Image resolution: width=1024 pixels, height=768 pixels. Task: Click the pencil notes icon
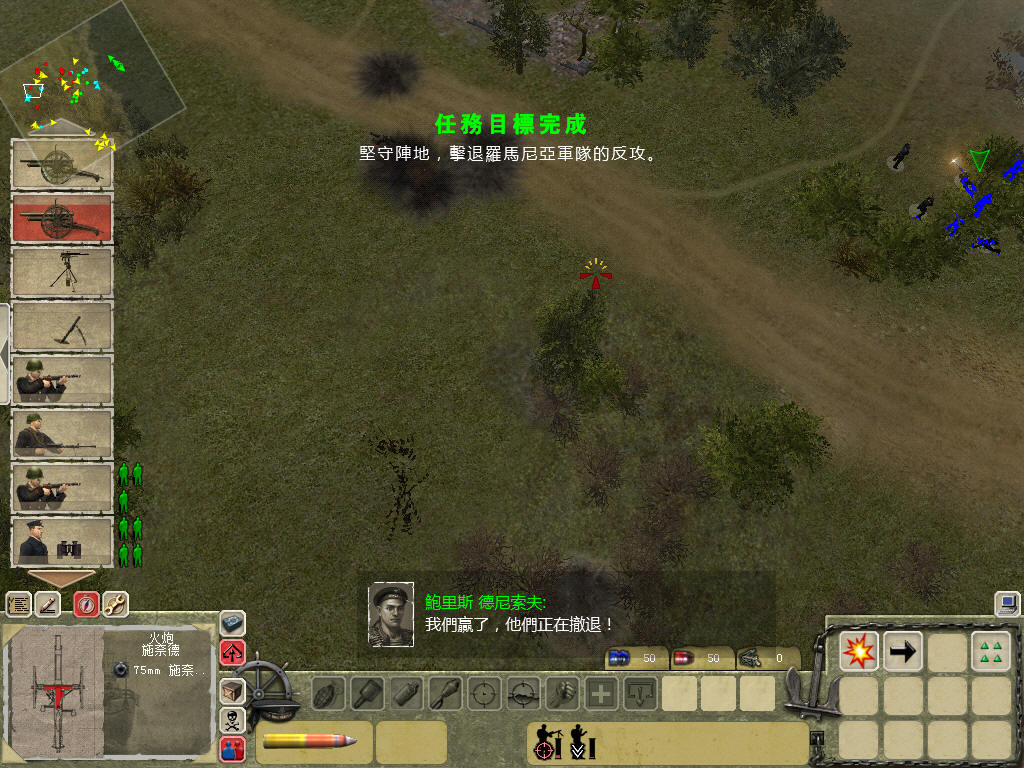47,604
